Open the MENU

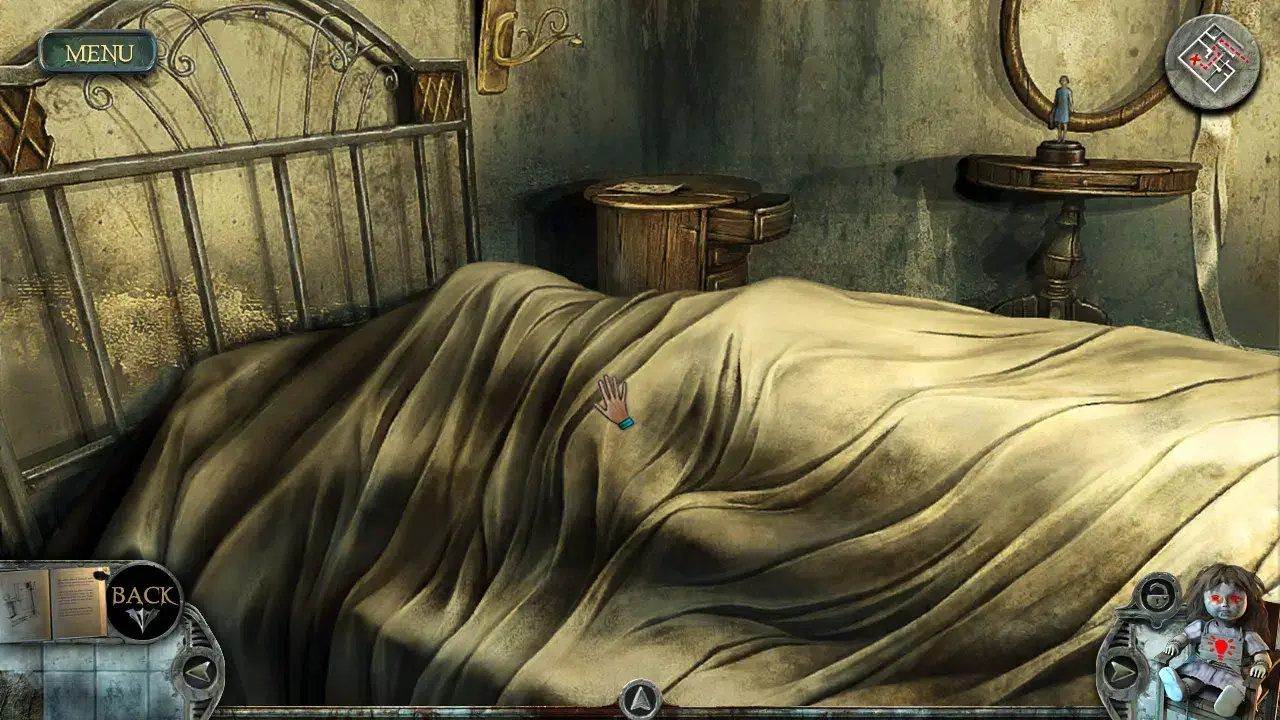[x=98, y=52]
